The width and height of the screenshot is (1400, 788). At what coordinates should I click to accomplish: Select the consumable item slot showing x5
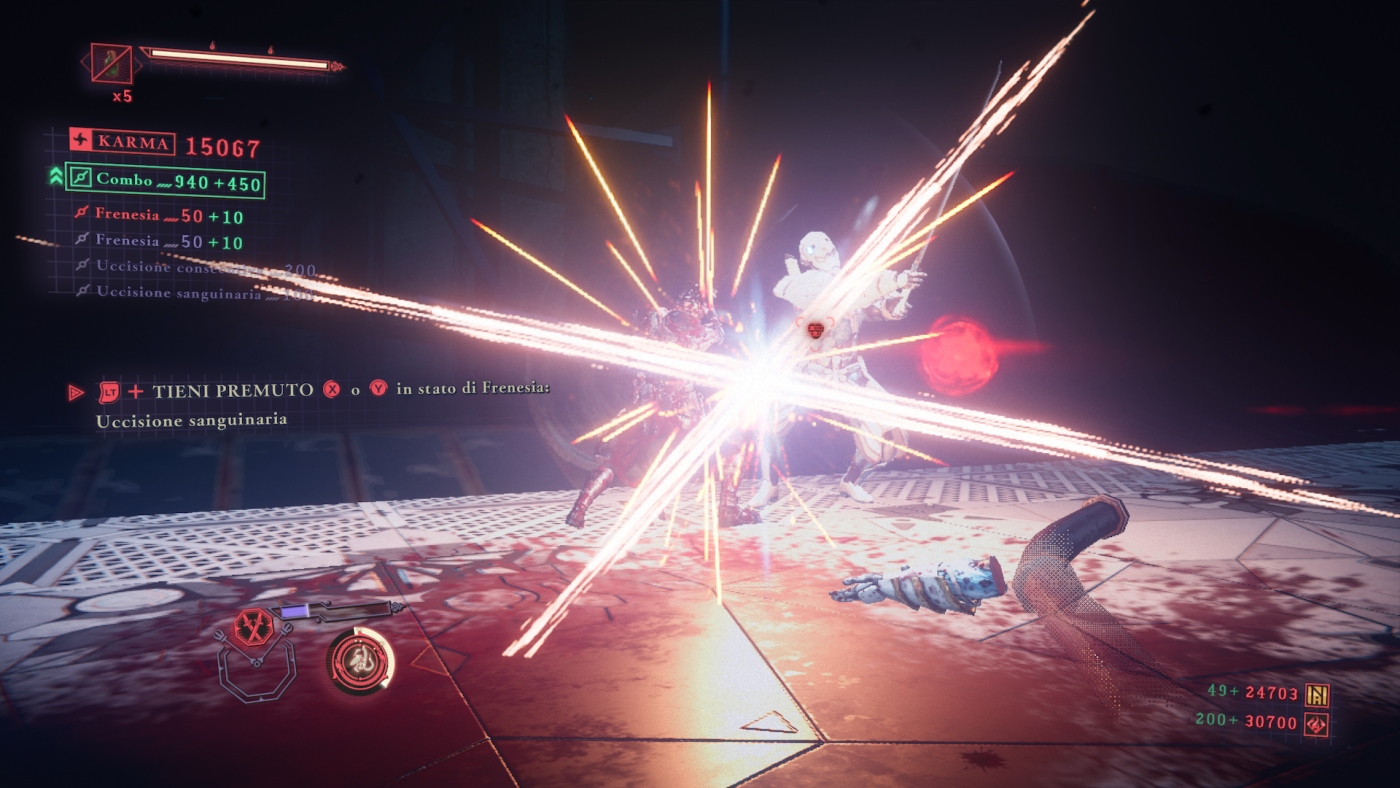point(112,63)
